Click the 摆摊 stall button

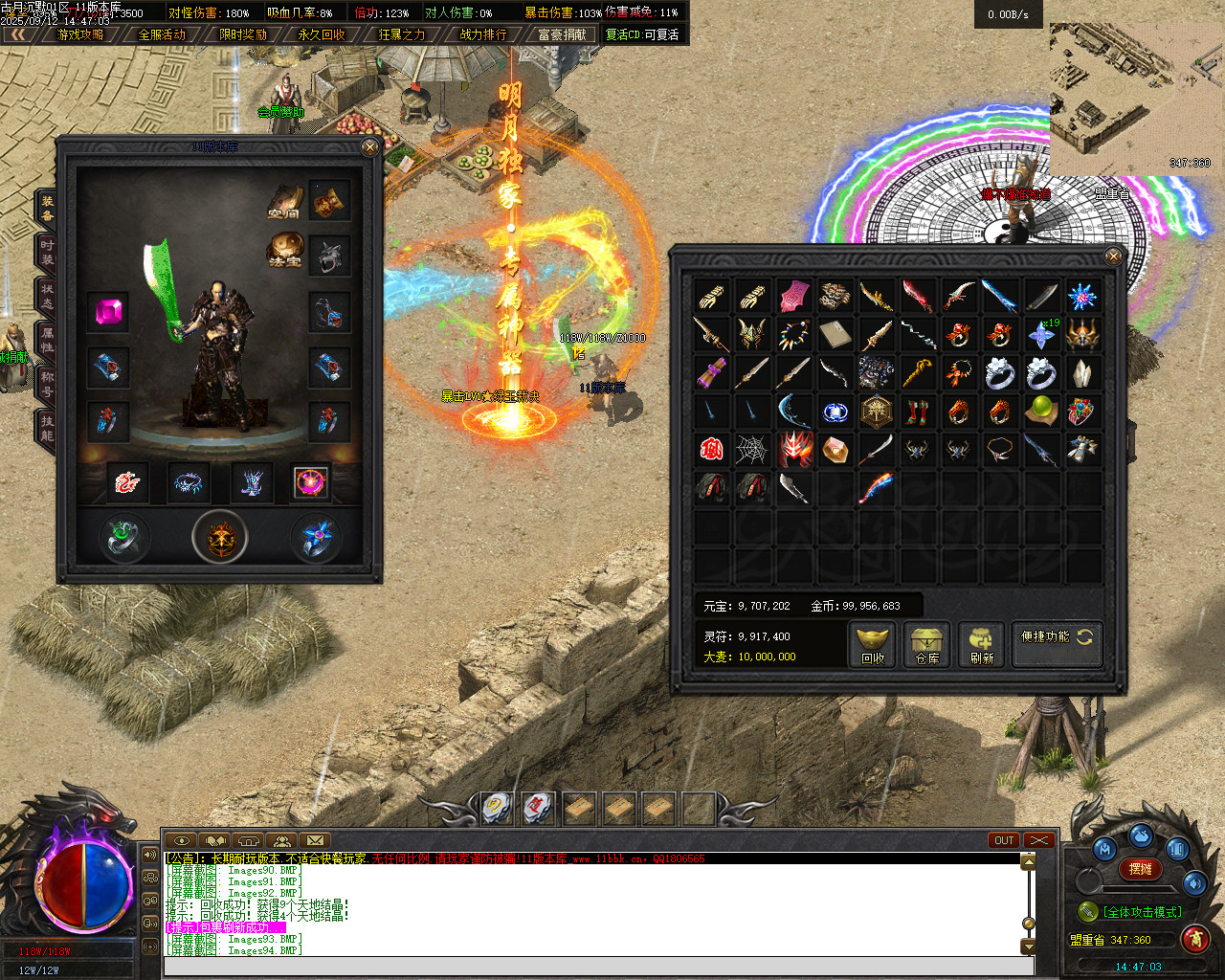coord(1141,869)
